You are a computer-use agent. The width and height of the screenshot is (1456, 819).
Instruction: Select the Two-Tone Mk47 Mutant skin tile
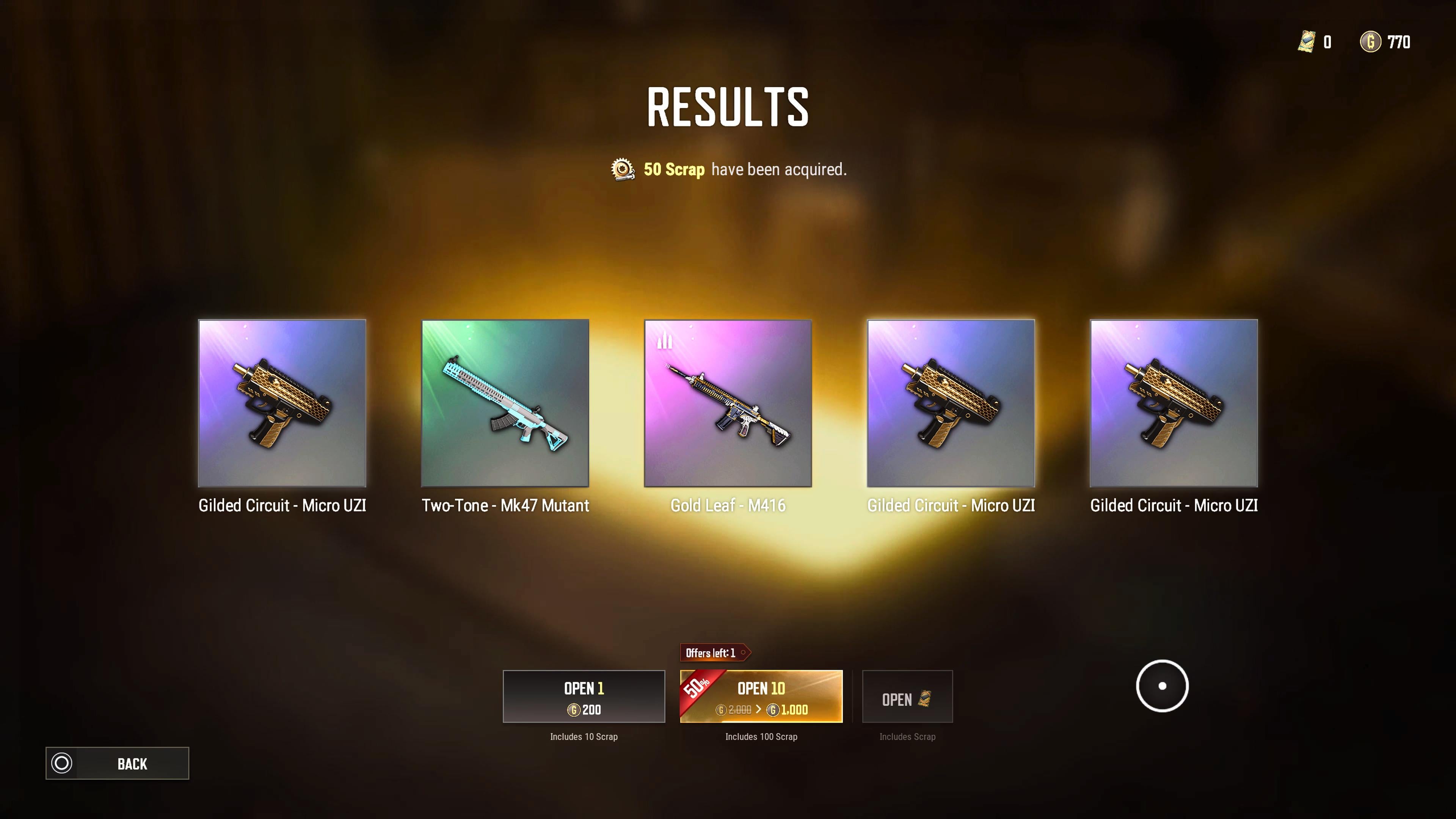(505, 403)
